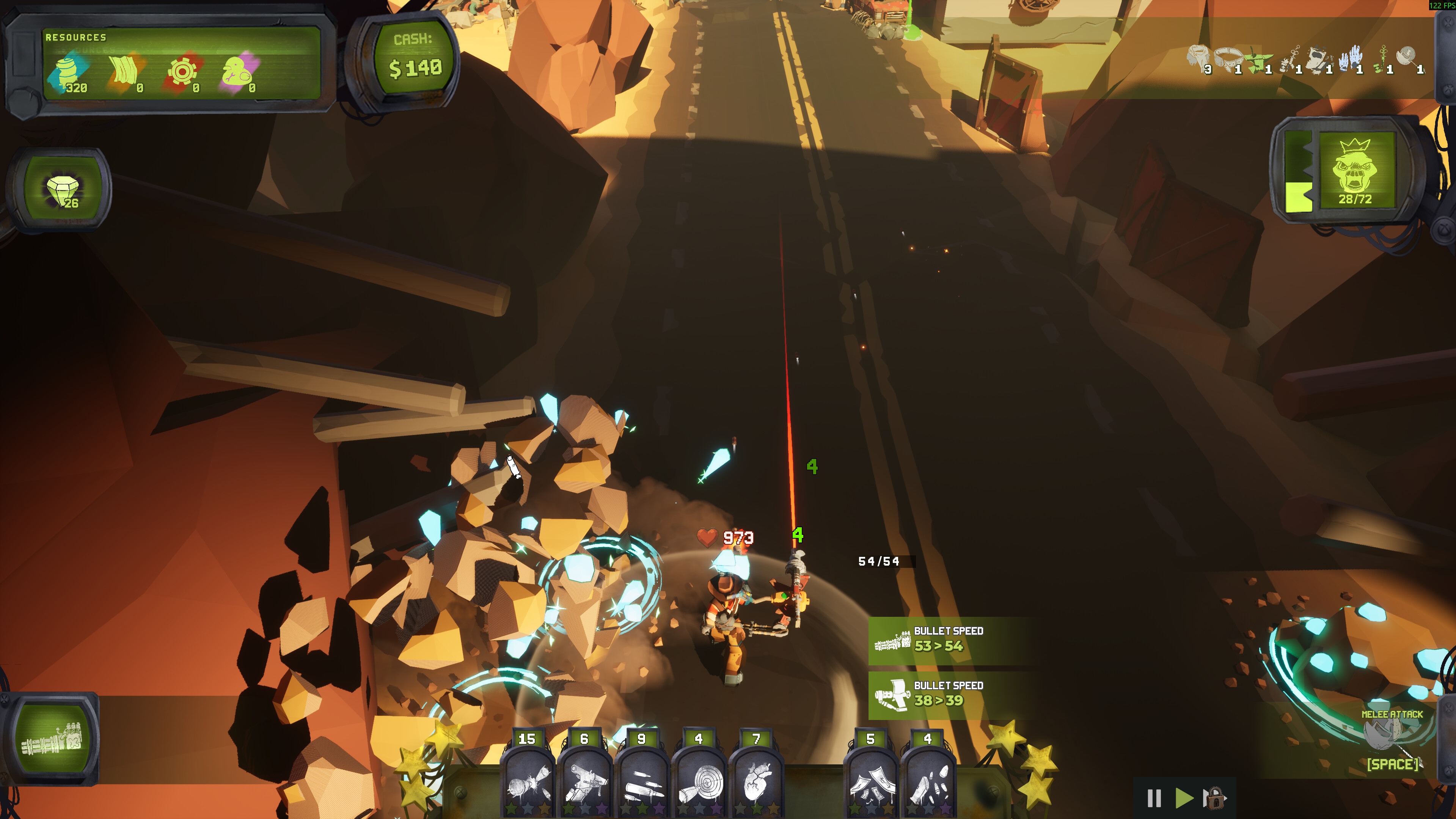Select the pistol upgrade card
Viewport: 1456px width, 819px height.
(x=584, y=783)
